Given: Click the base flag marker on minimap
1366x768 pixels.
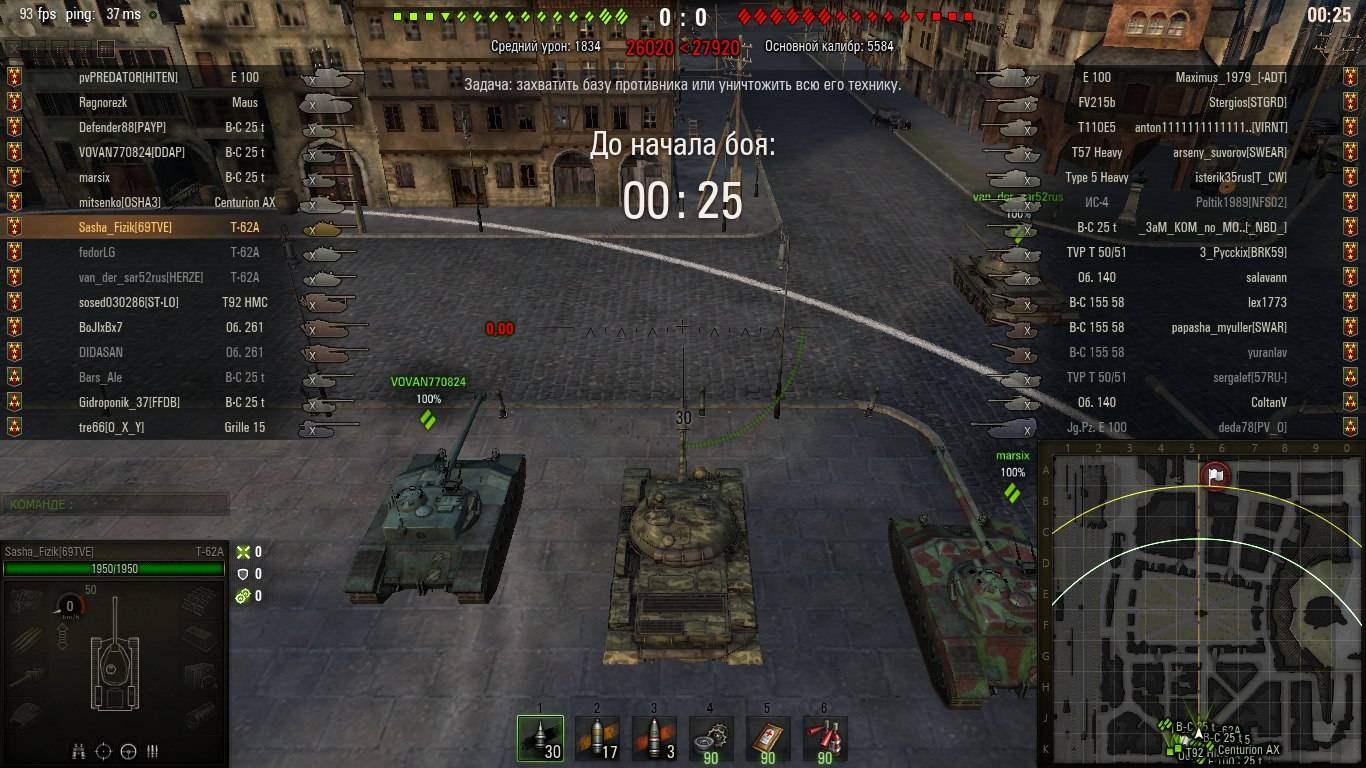Looking at the screenshot, I should coord(1214,476).
